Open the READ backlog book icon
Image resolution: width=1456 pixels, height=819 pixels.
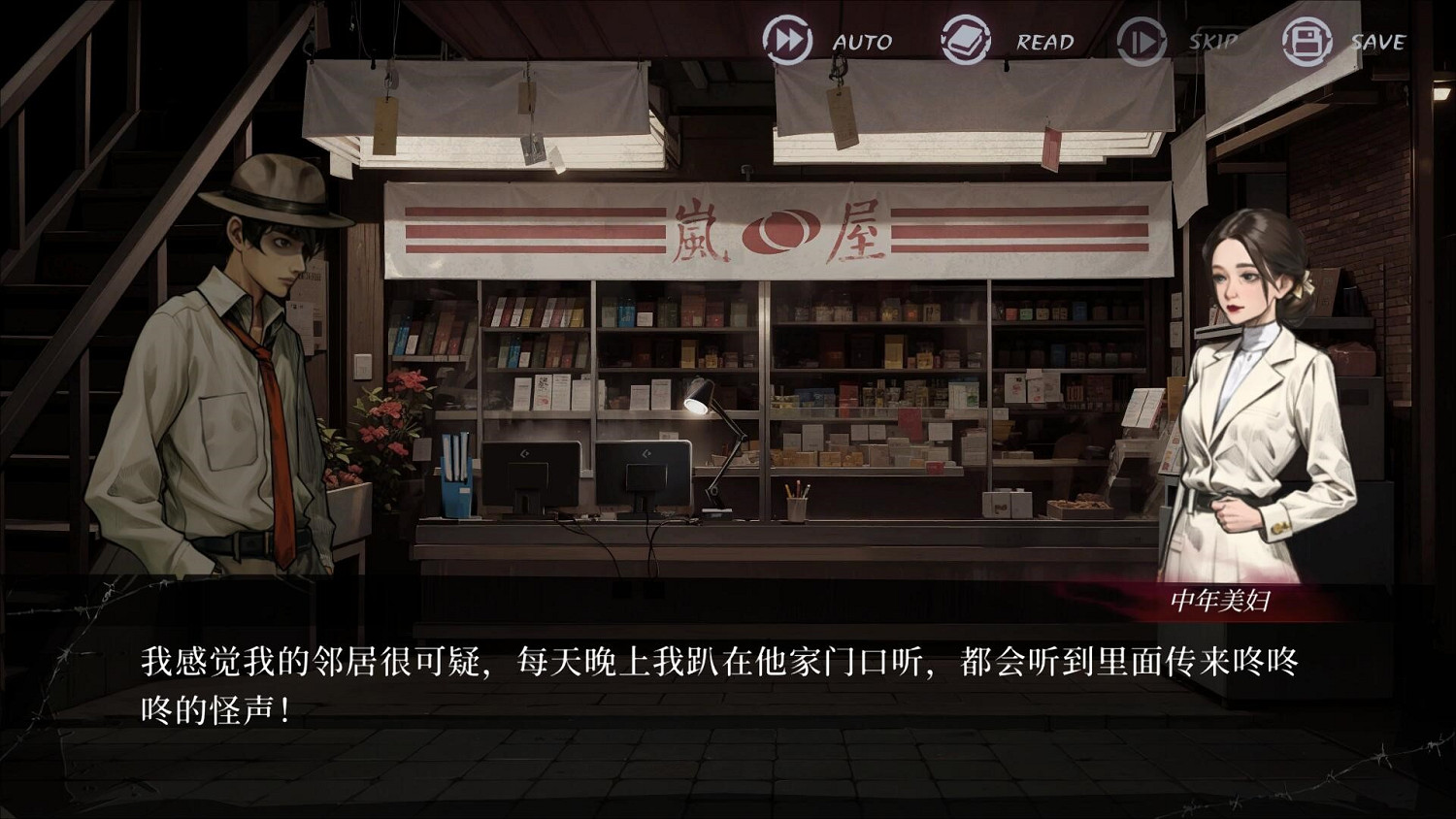965,41
